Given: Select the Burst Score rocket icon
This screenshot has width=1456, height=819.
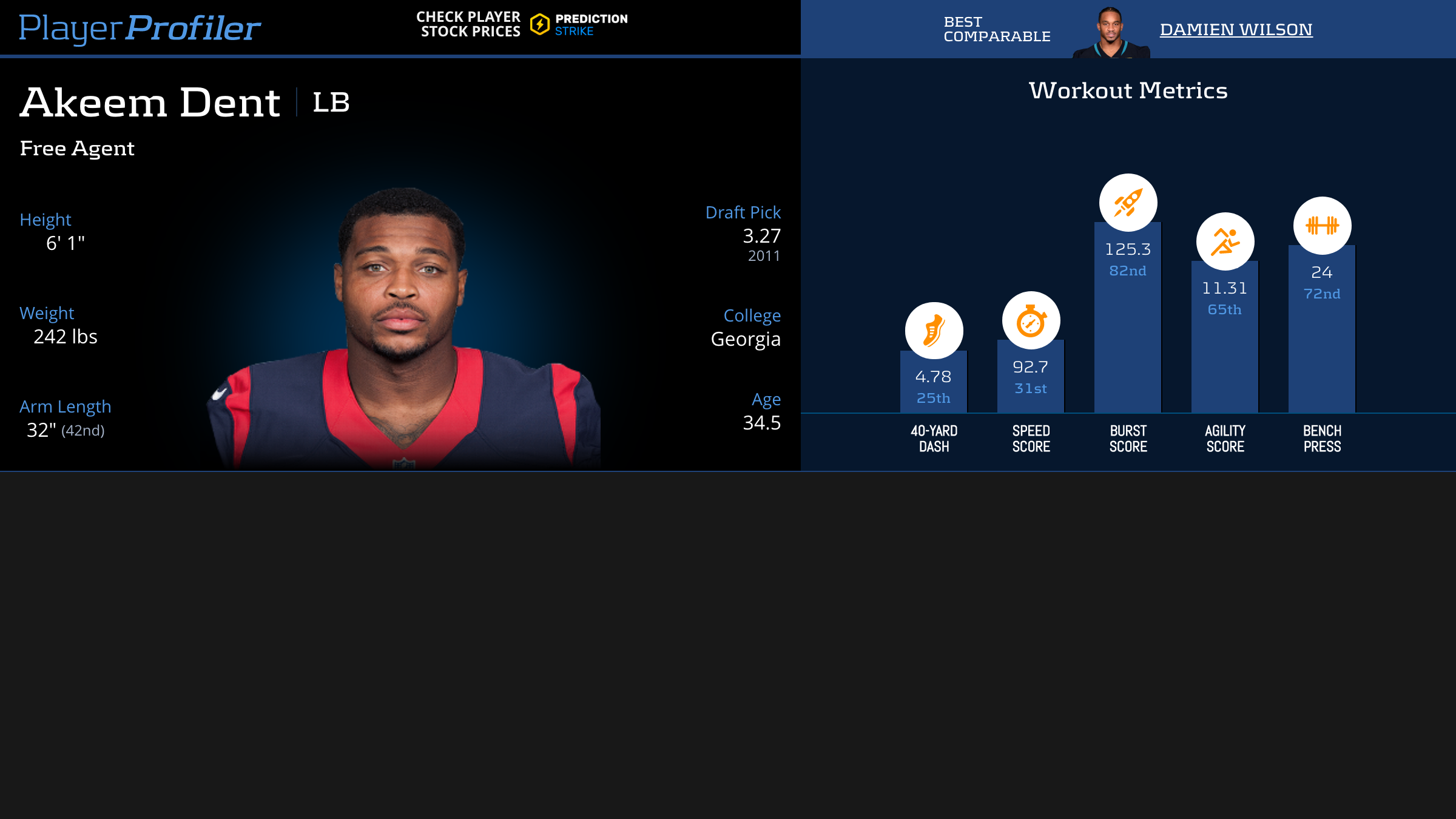Looking at the screenshot, I should tap(1128, 203).
